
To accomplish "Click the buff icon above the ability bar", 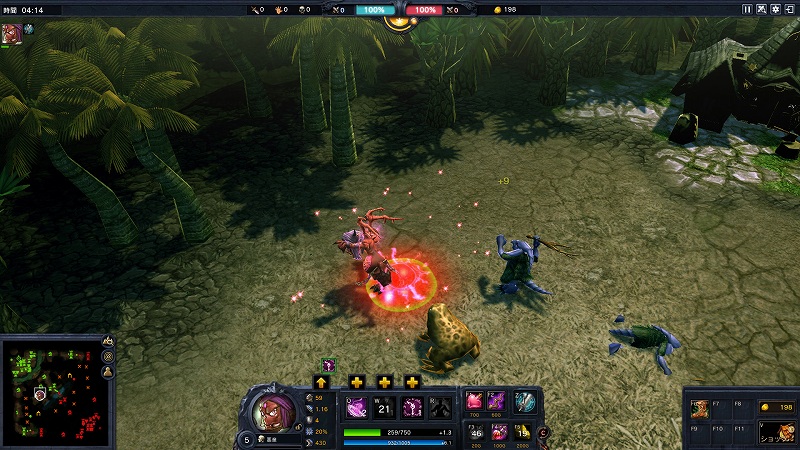I will [x=327, y=365].
